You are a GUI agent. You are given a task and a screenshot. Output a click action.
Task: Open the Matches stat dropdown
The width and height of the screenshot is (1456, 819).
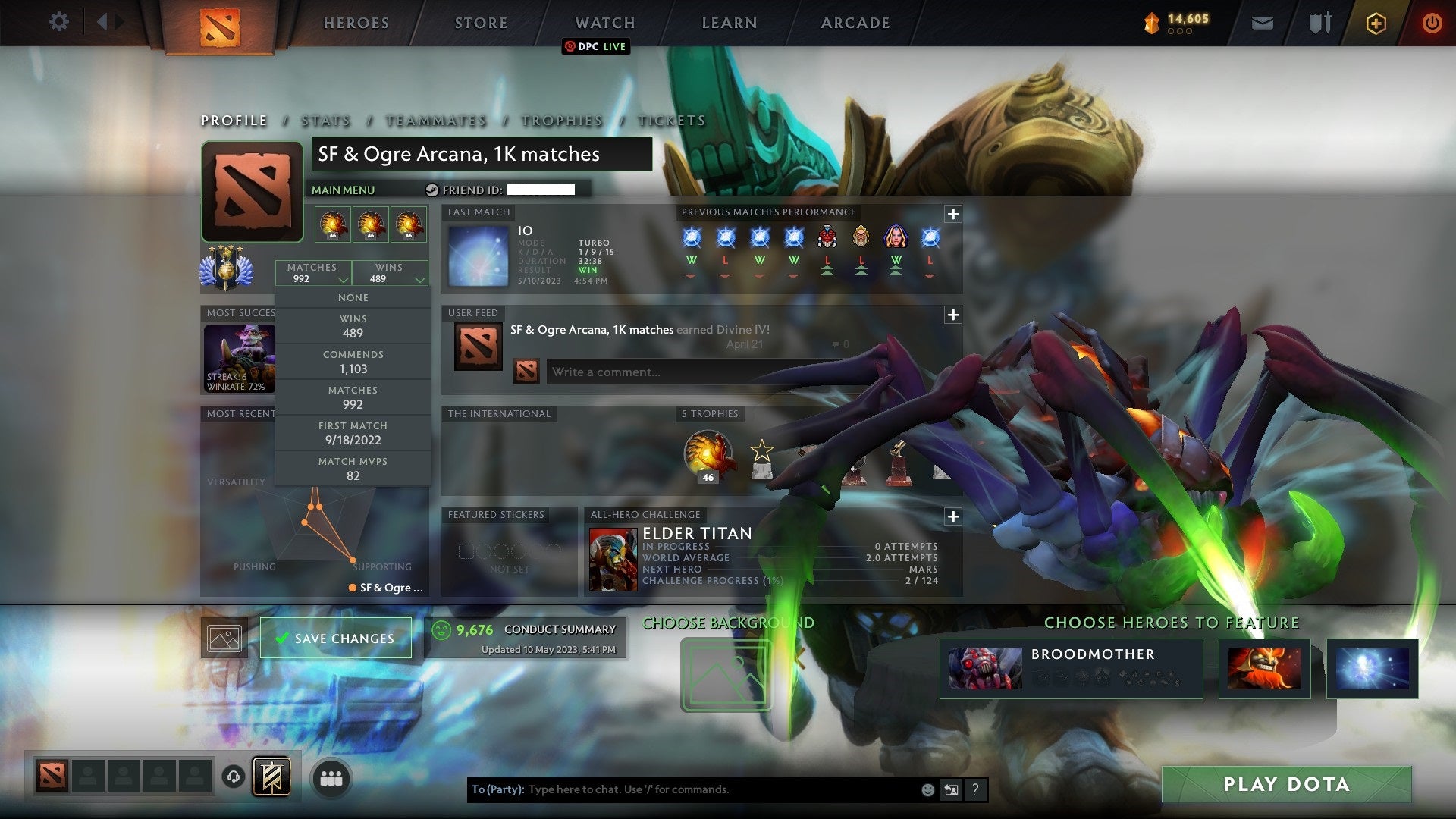(313, 273)
